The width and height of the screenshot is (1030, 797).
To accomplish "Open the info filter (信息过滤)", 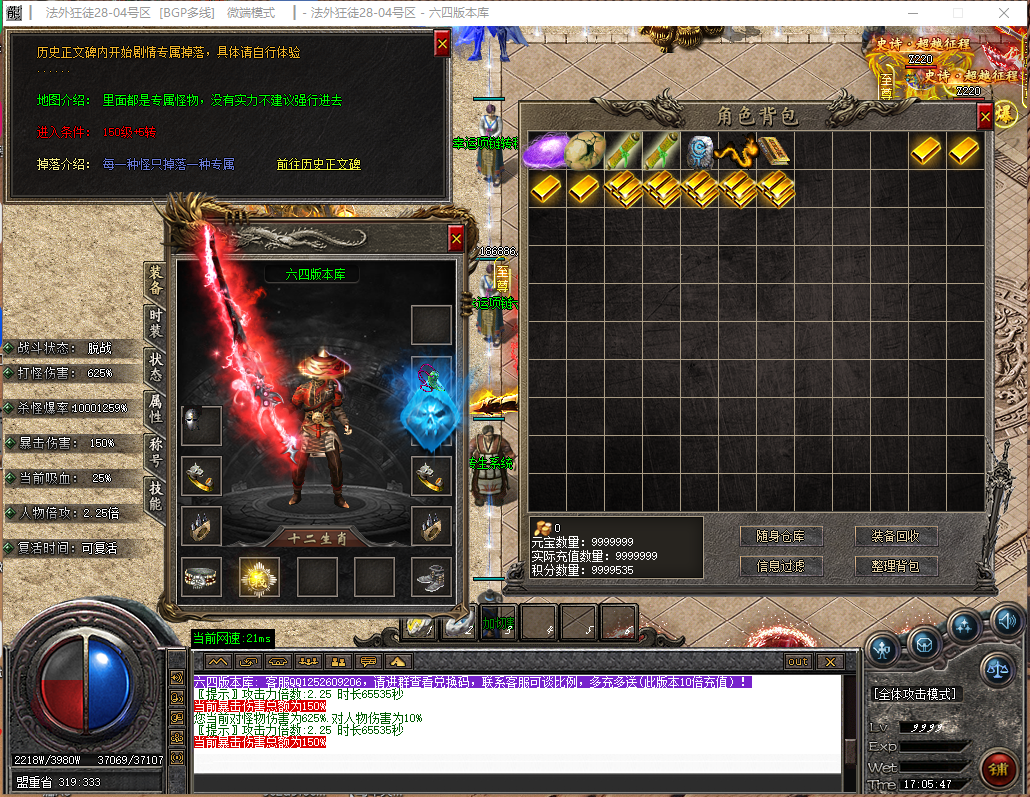I will coord(781,566).
